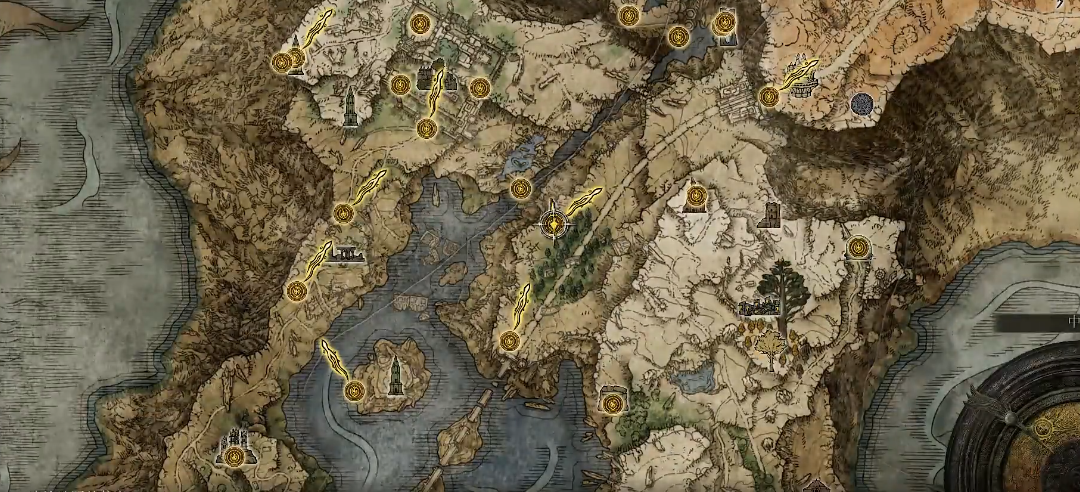Viewport: 1080px width, 492px height.
Task: Click the tall tower icon west of the manor
Action: 350,108
